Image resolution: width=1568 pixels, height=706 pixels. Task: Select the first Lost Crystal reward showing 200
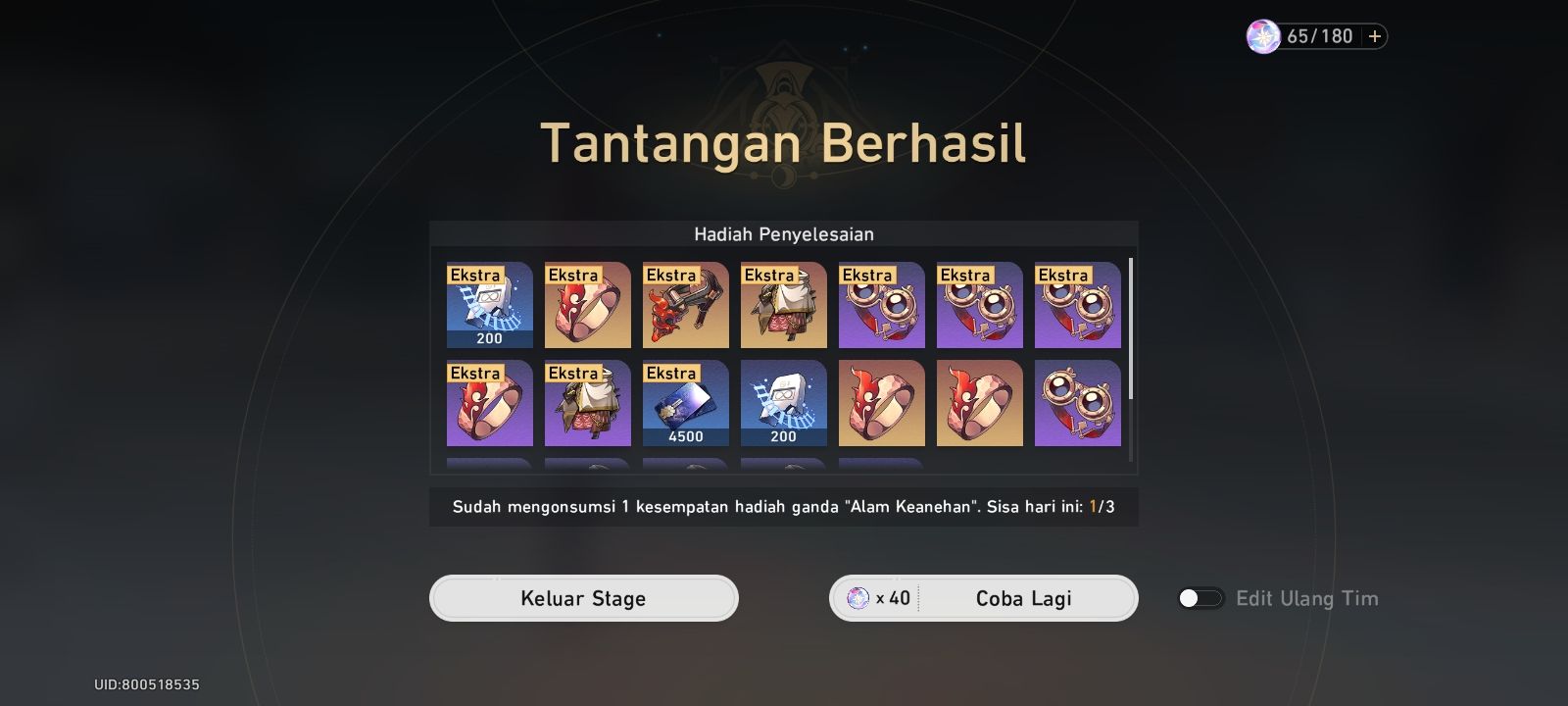[490, 305]
